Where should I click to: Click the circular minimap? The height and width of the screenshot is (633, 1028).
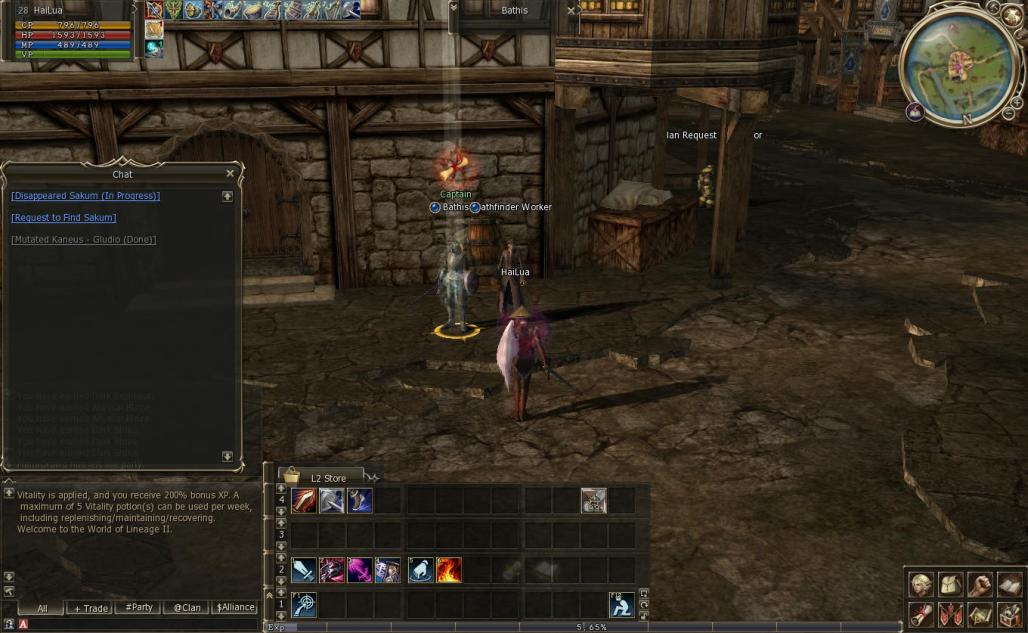[961, 66]
